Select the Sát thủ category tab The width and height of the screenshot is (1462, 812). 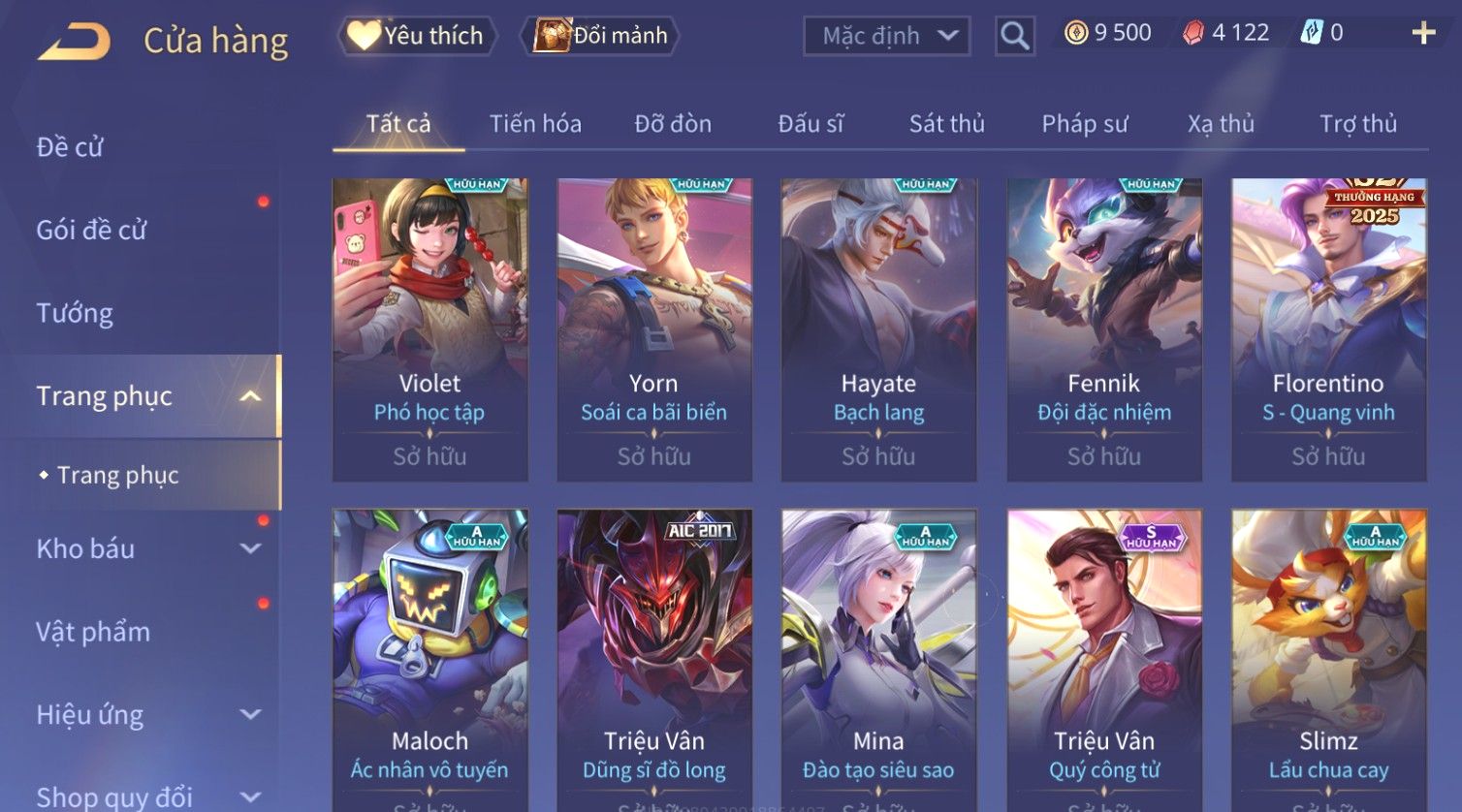pyautogui.click(x=946, y=124)
